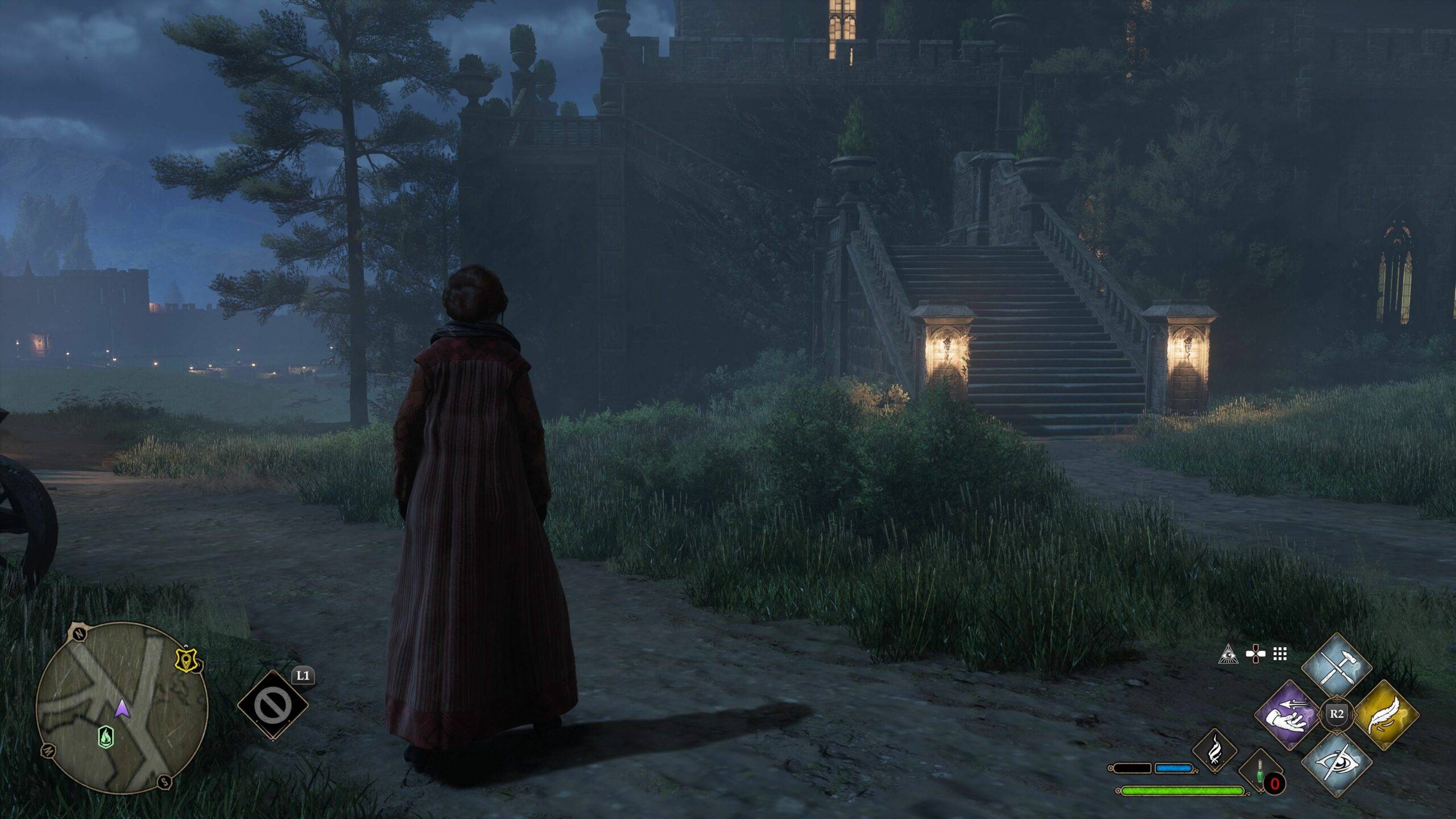This screenshot has width=1456, height=819.
Task: Click the d-pad shaped icon
Action: [x=1255, y=655]
